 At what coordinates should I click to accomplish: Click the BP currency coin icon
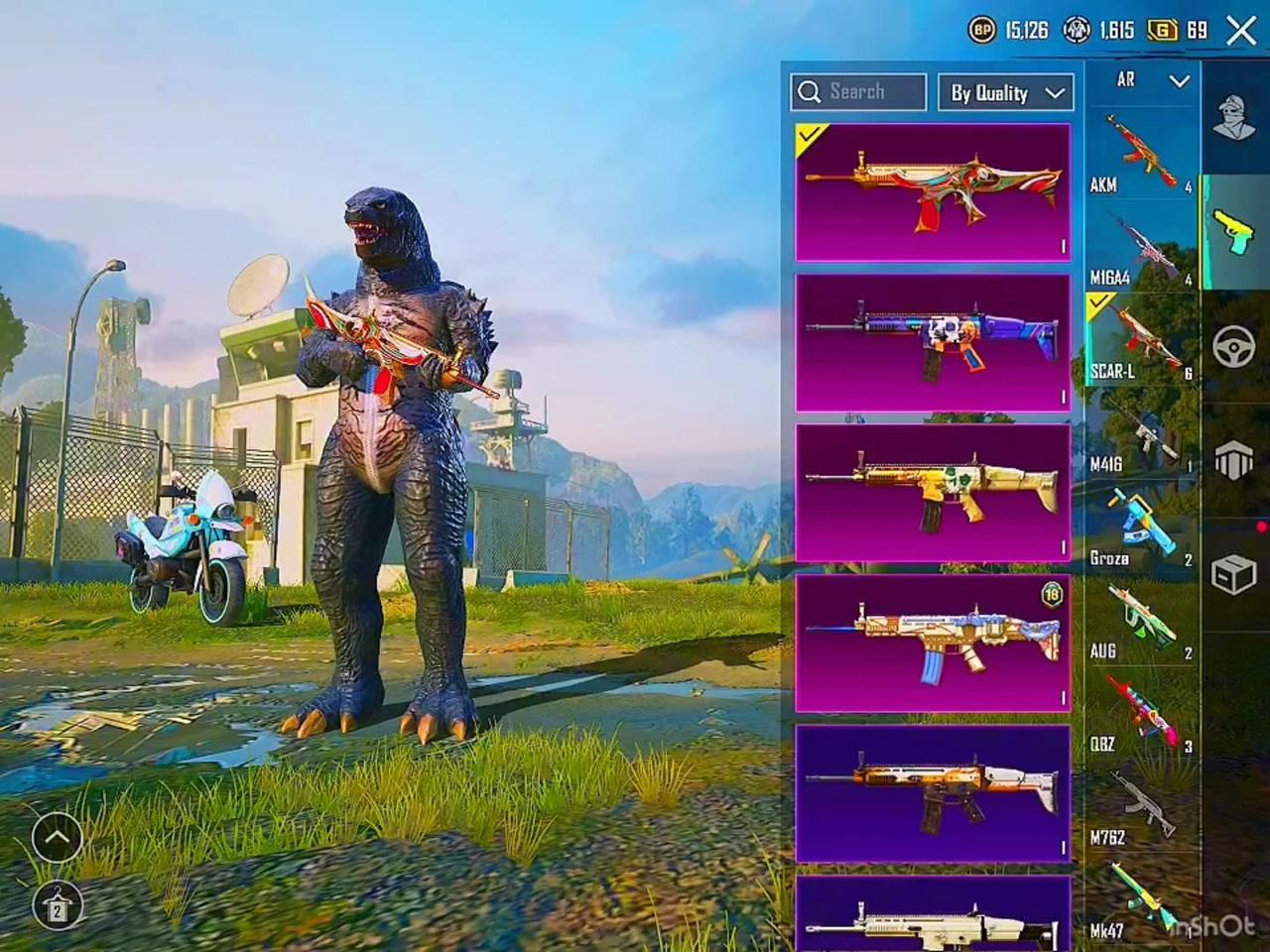[x=981, y=31]
